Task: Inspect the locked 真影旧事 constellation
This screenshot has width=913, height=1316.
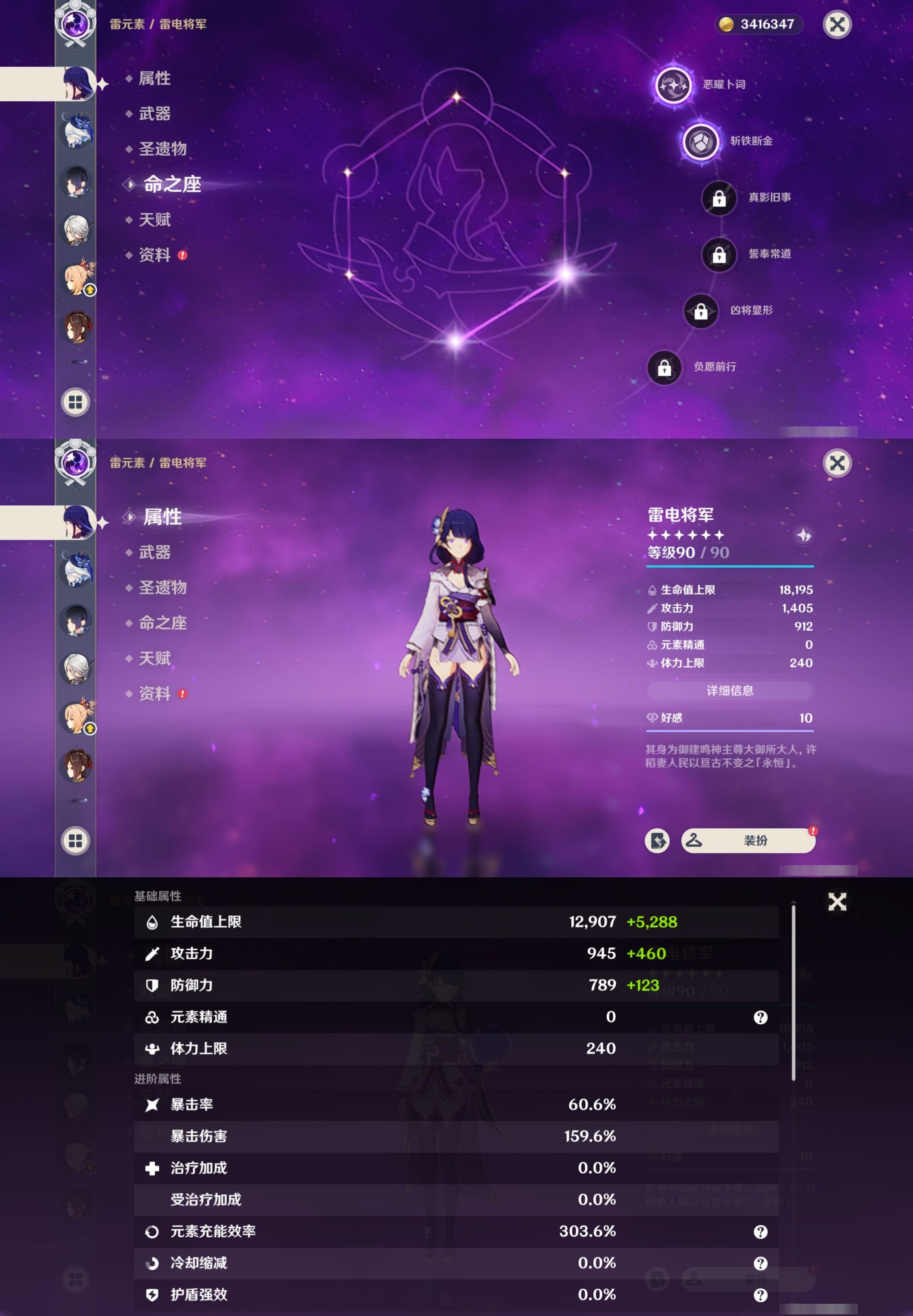Action: pos(719,198)
